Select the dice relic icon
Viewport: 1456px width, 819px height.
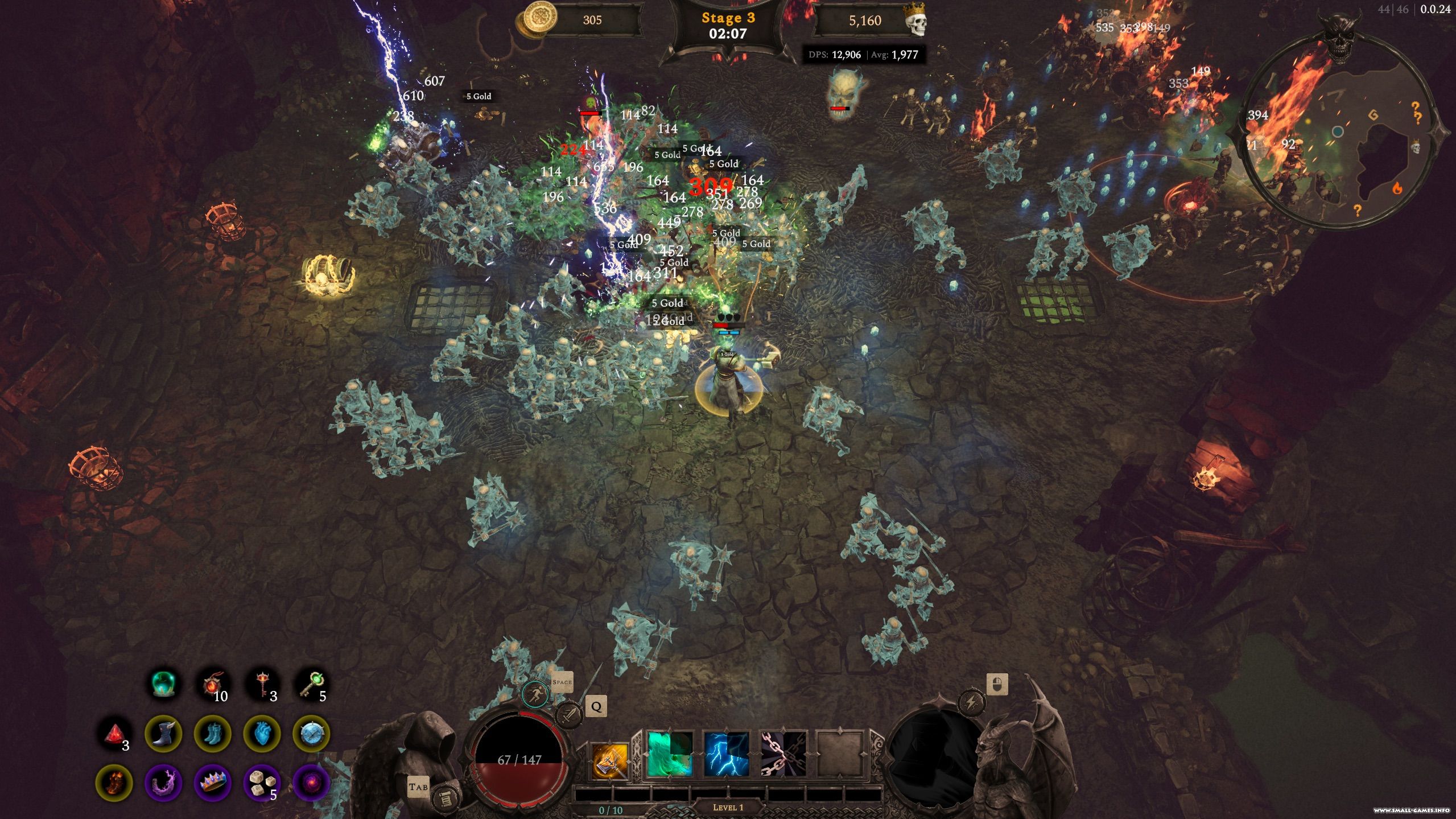(x=262, y=783)
